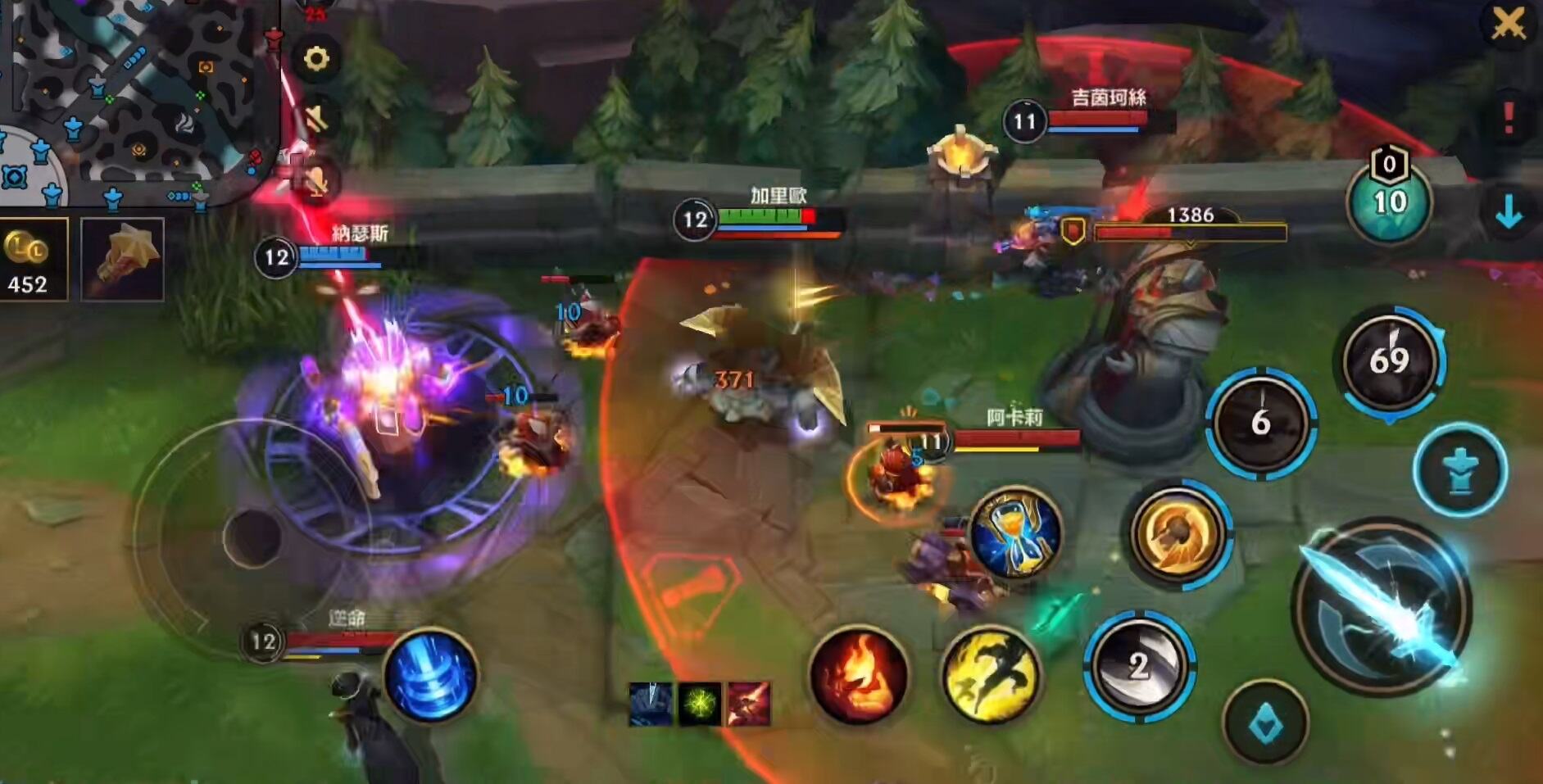
Task: Open the shop via gold coins button
Action: [33, 260]
